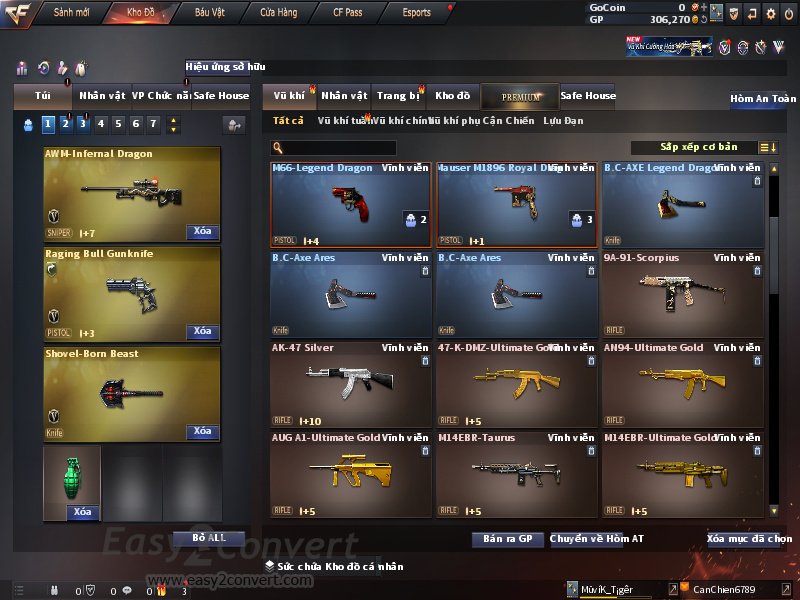Viewport: 800px width, 600px height.
Task: Switch to the PREMIUM storage tab
Action: pyautogui.click(x=519, y=96)
